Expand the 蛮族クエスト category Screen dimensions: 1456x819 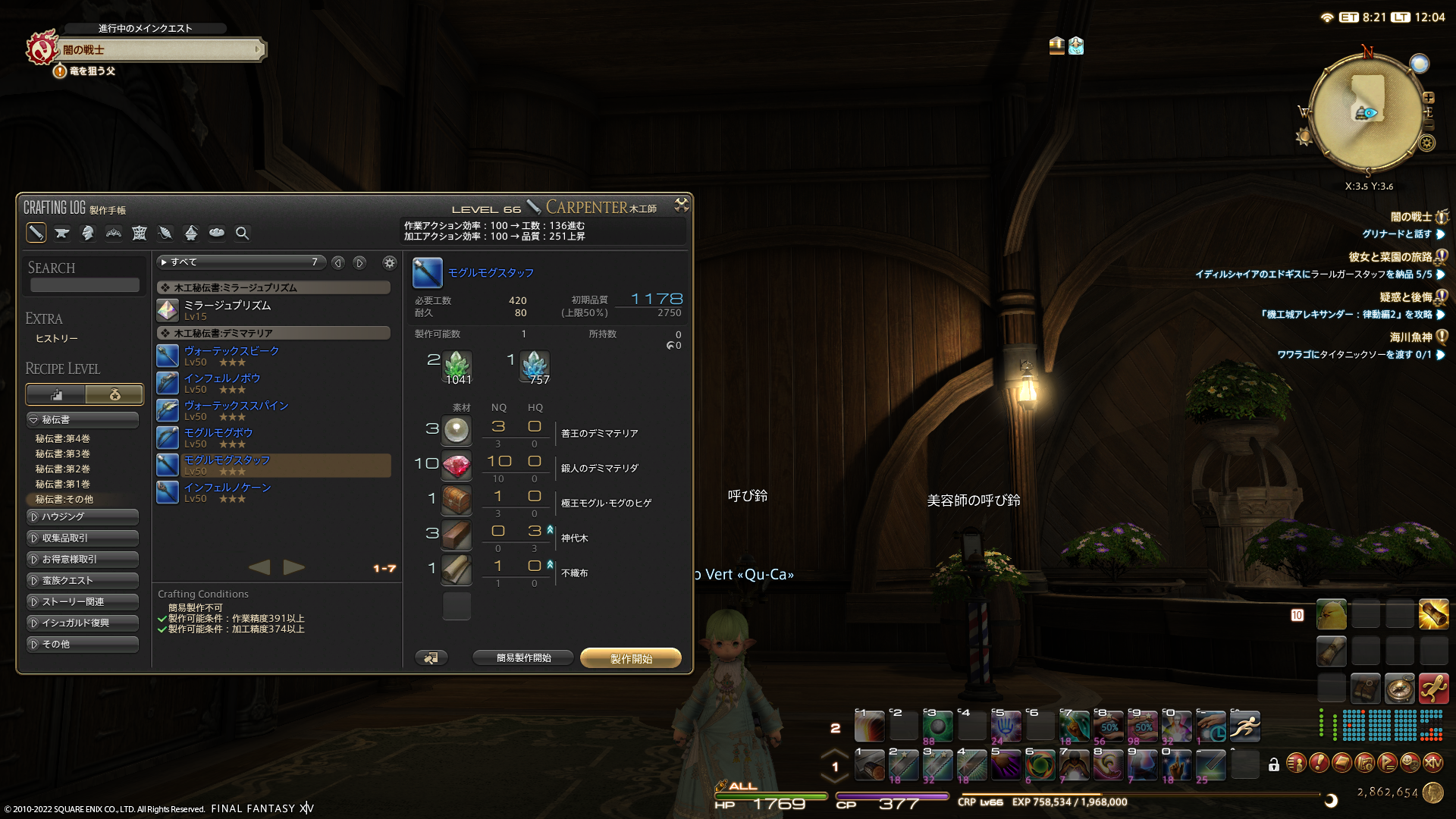pyautogui.click(x=83, y=580)
